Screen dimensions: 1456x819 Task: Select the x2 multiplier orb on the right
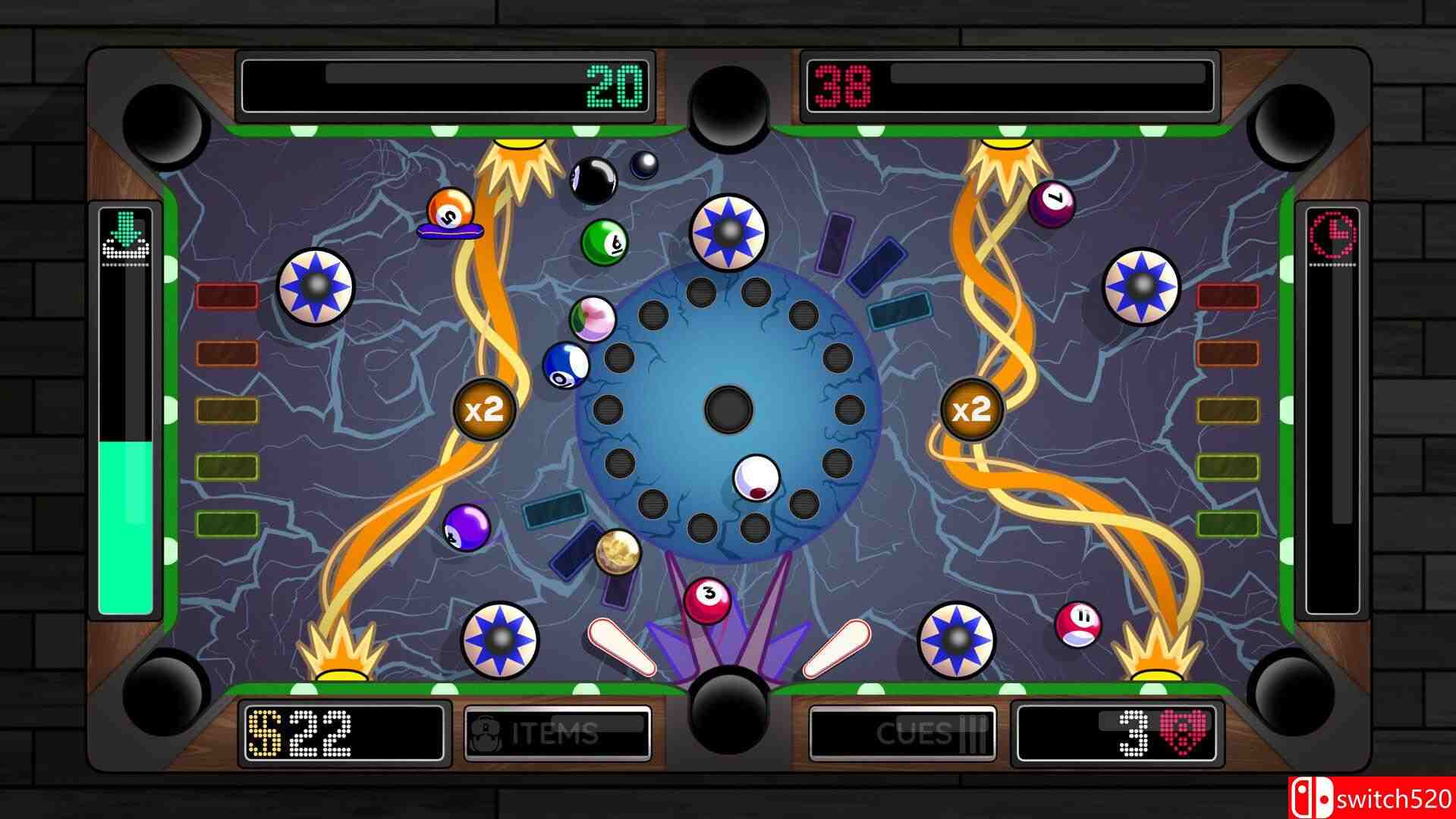tap(972, 408)
